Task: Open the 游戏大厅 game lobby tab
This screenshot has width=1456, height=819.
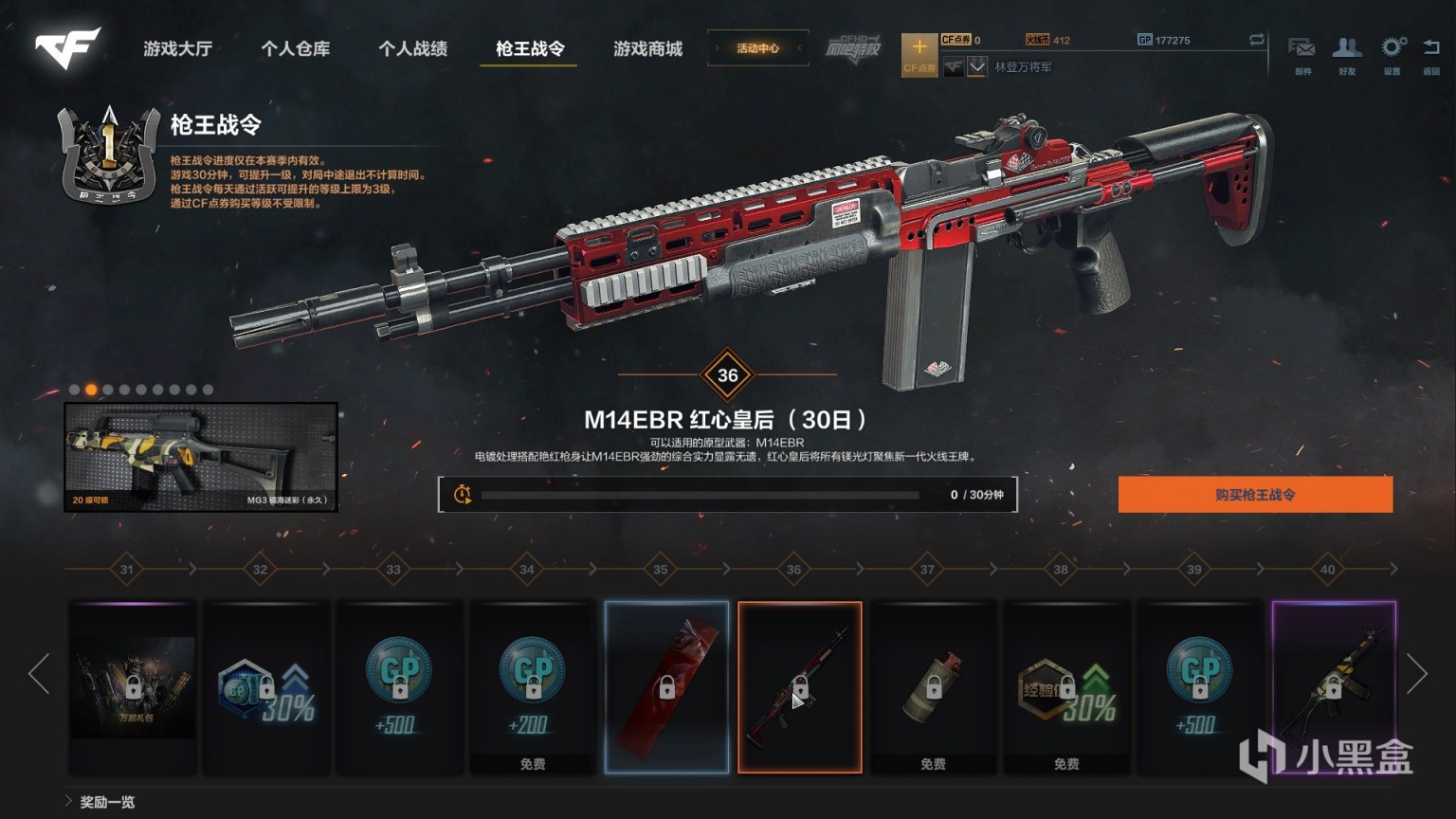Action: point(177,48)
